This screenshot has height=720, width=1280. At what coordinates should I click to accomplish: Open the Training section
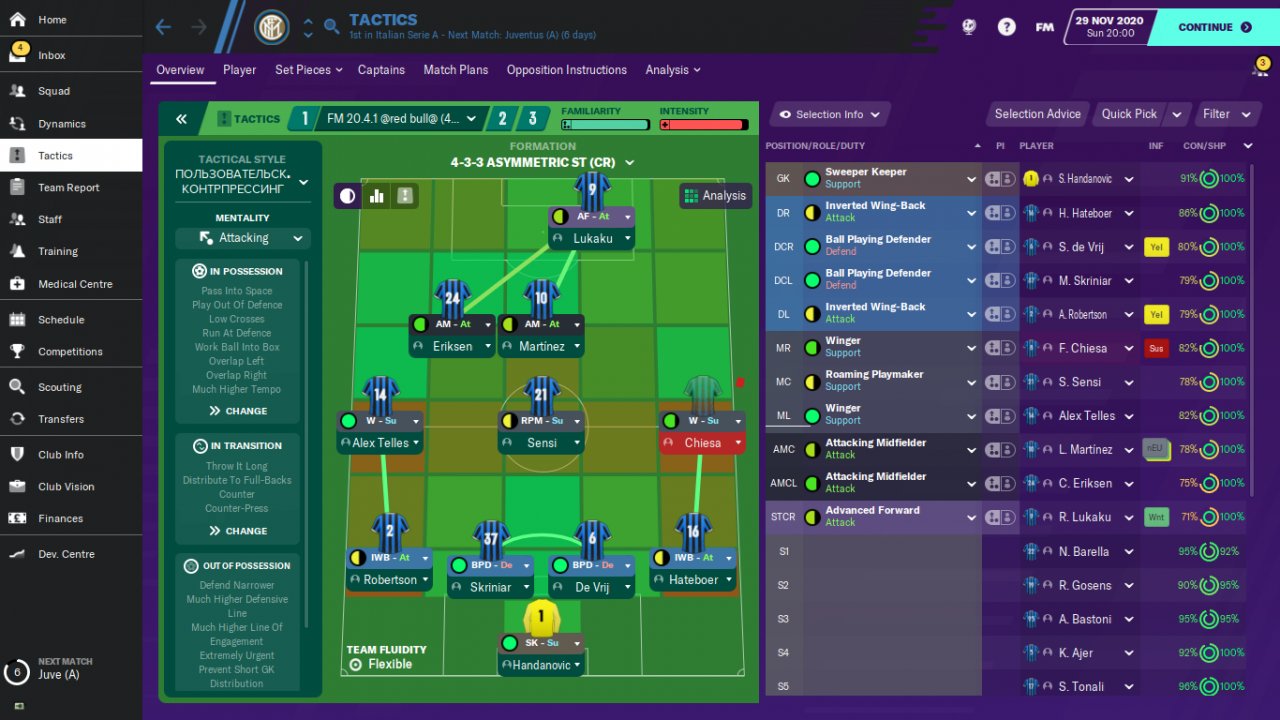pos(58,251)
